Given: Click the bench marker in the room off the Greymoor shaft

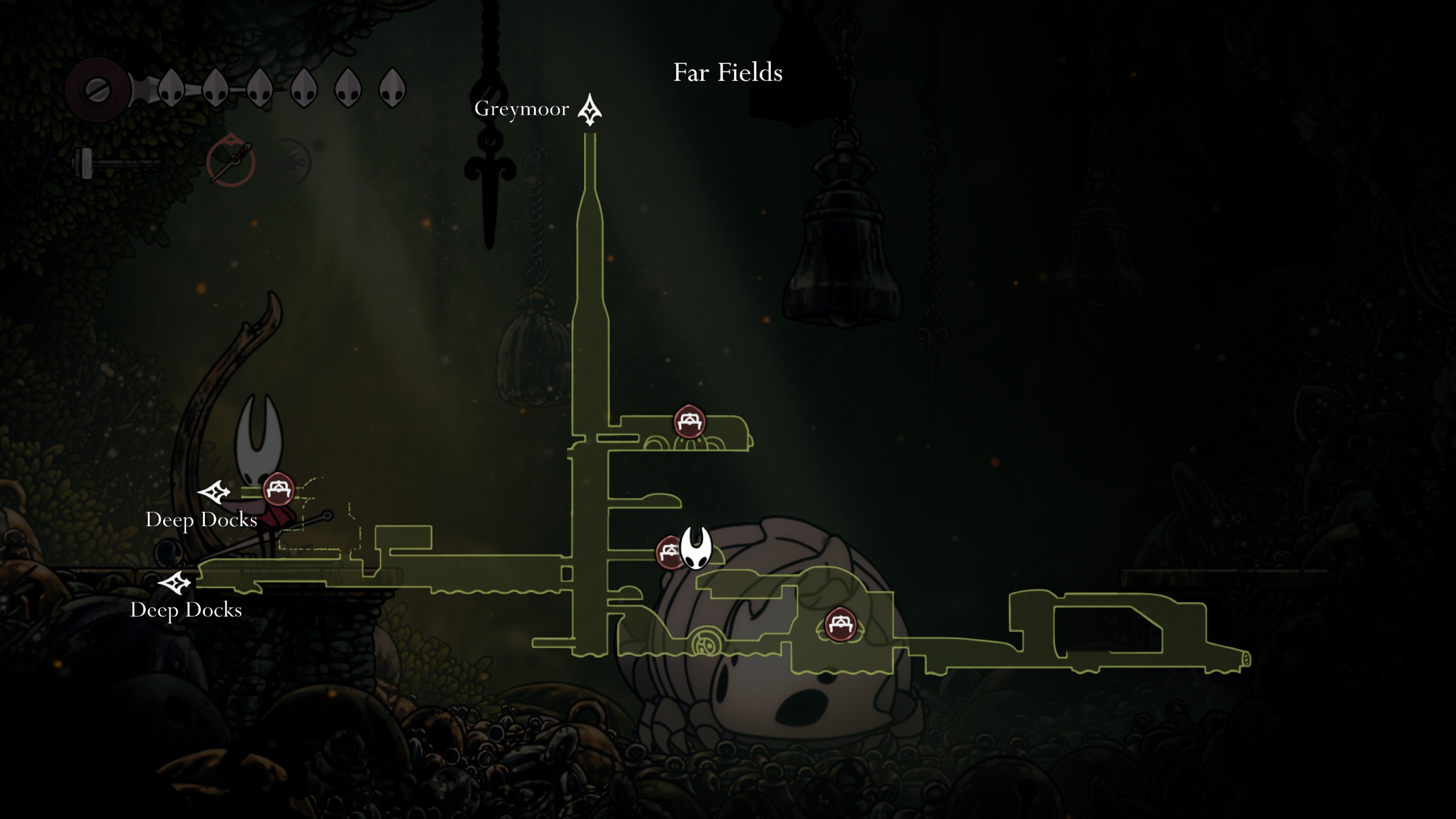Looking at the screenshot, I should tap(689, 421).
